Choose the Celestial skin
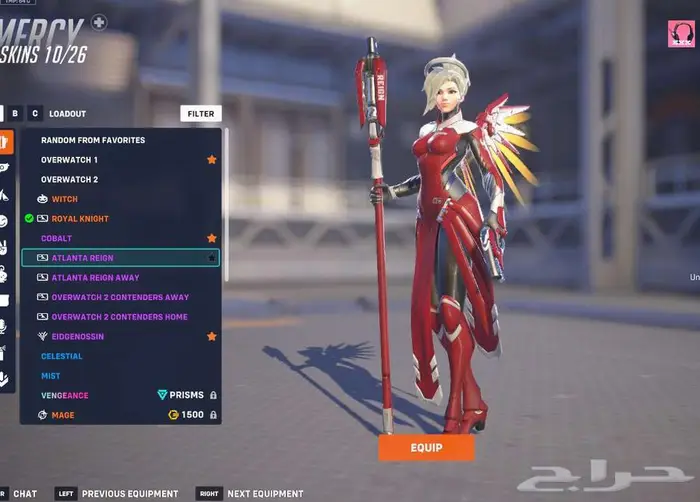The width and height of the screenshot is (700, 502). [62, 356]
